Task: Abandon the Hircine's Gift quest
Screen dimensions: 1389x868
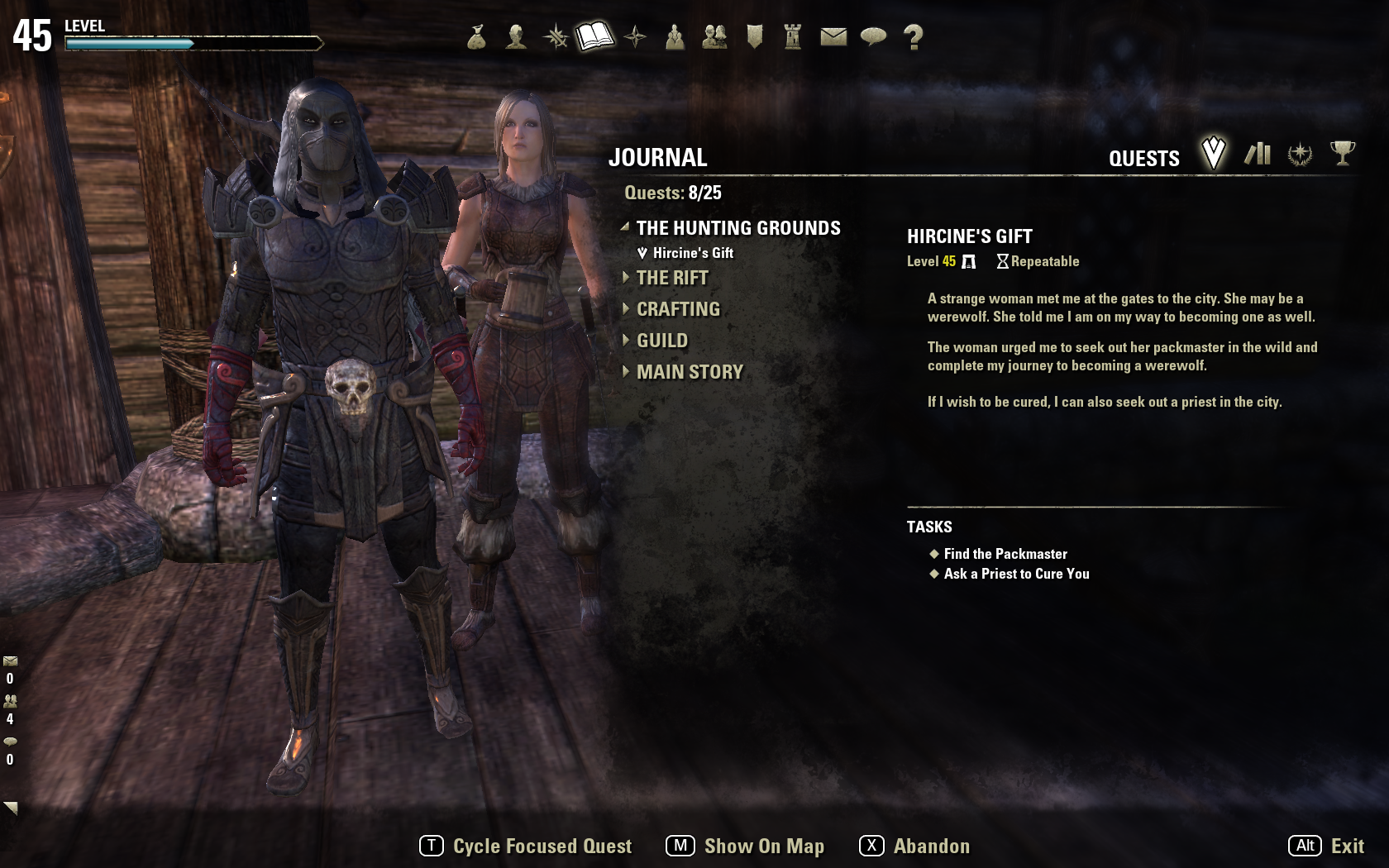Action: point(914,846)
